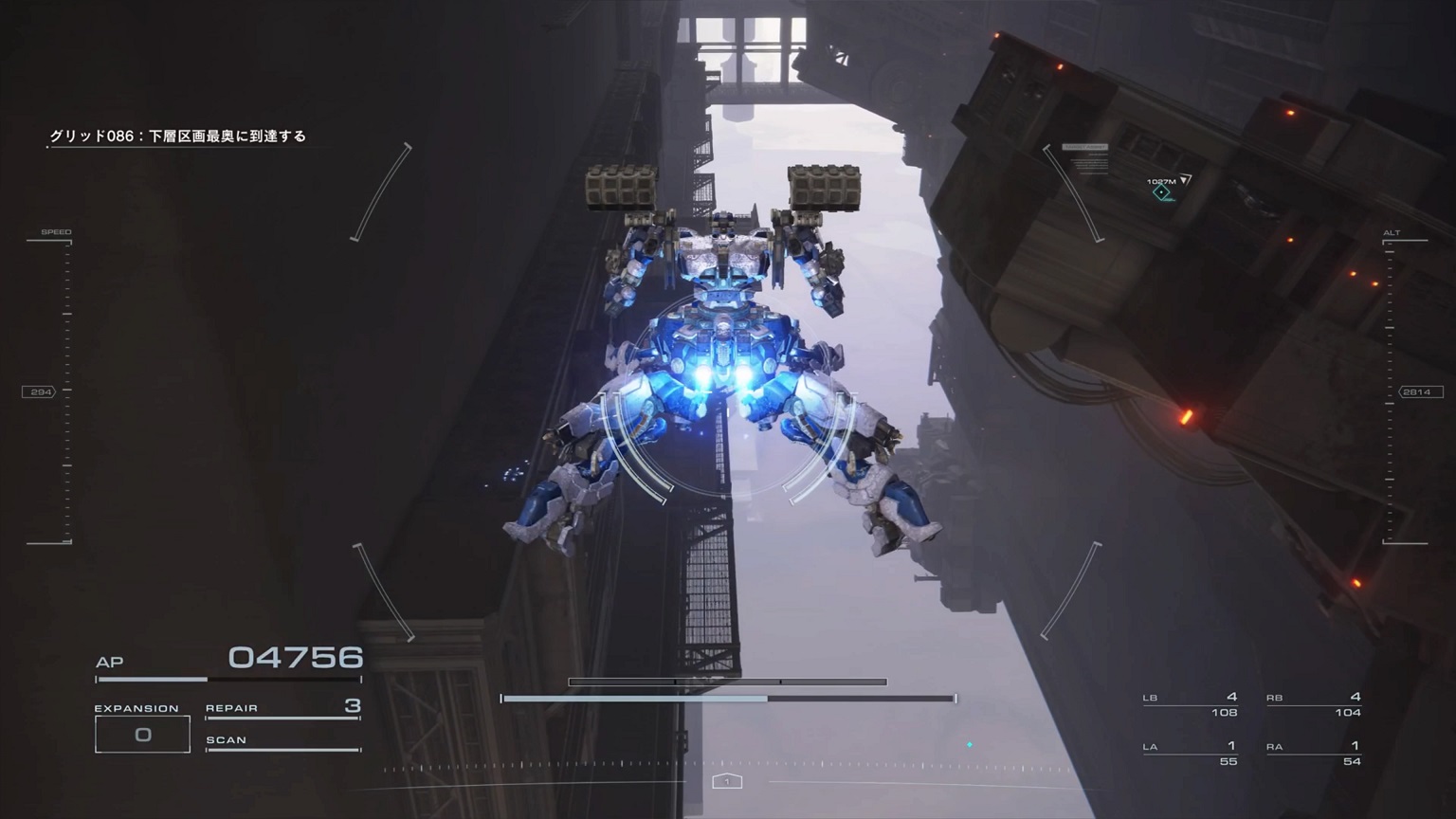The width and height of the screenshot is (1456, 819).
Task: Open the REPAIR kit menu entry
Action: click(230, 707)
